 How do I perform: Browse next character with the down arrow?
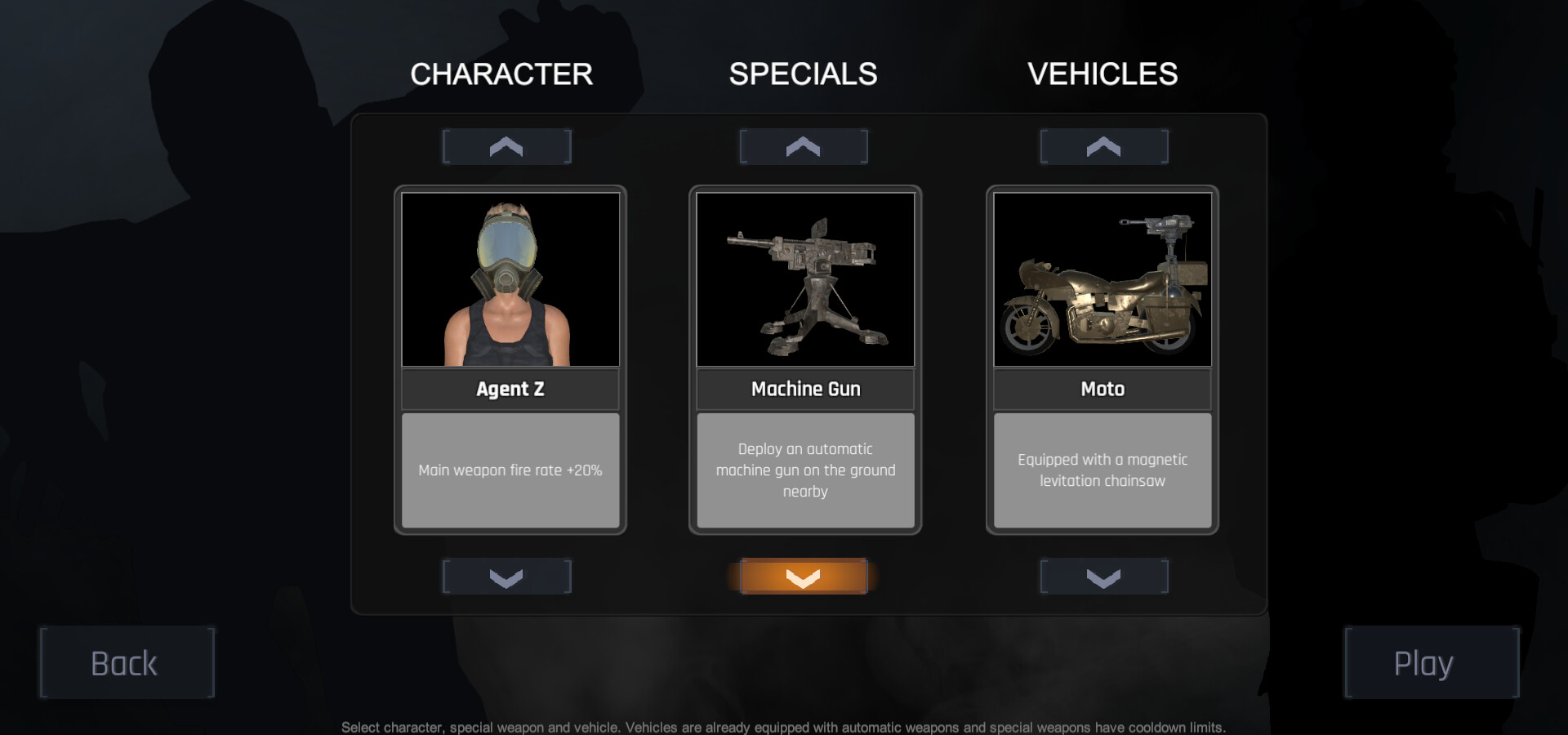506,577
